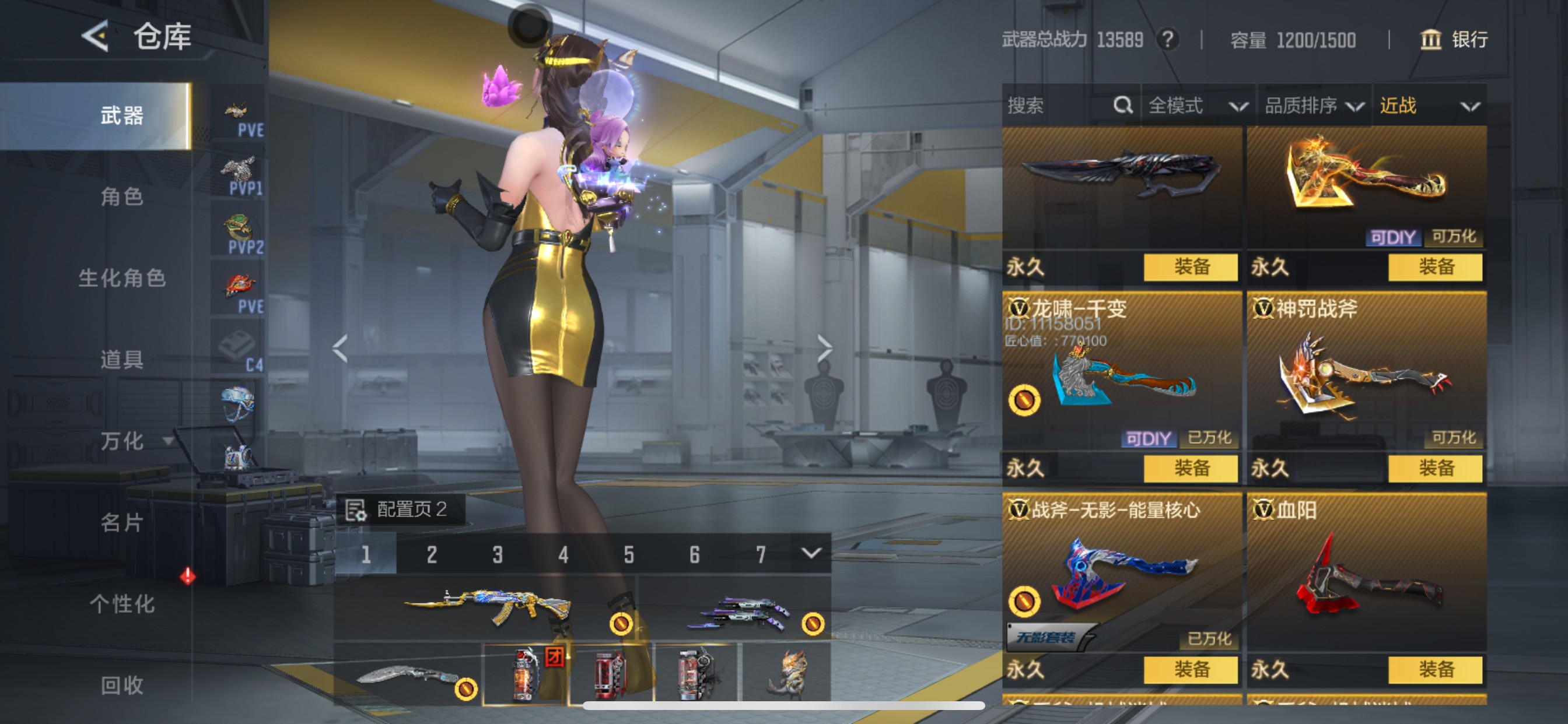The height and width of the screenshot is (724, 1568).
Task: Switch to the 角色 category
Action: point(122,196)
